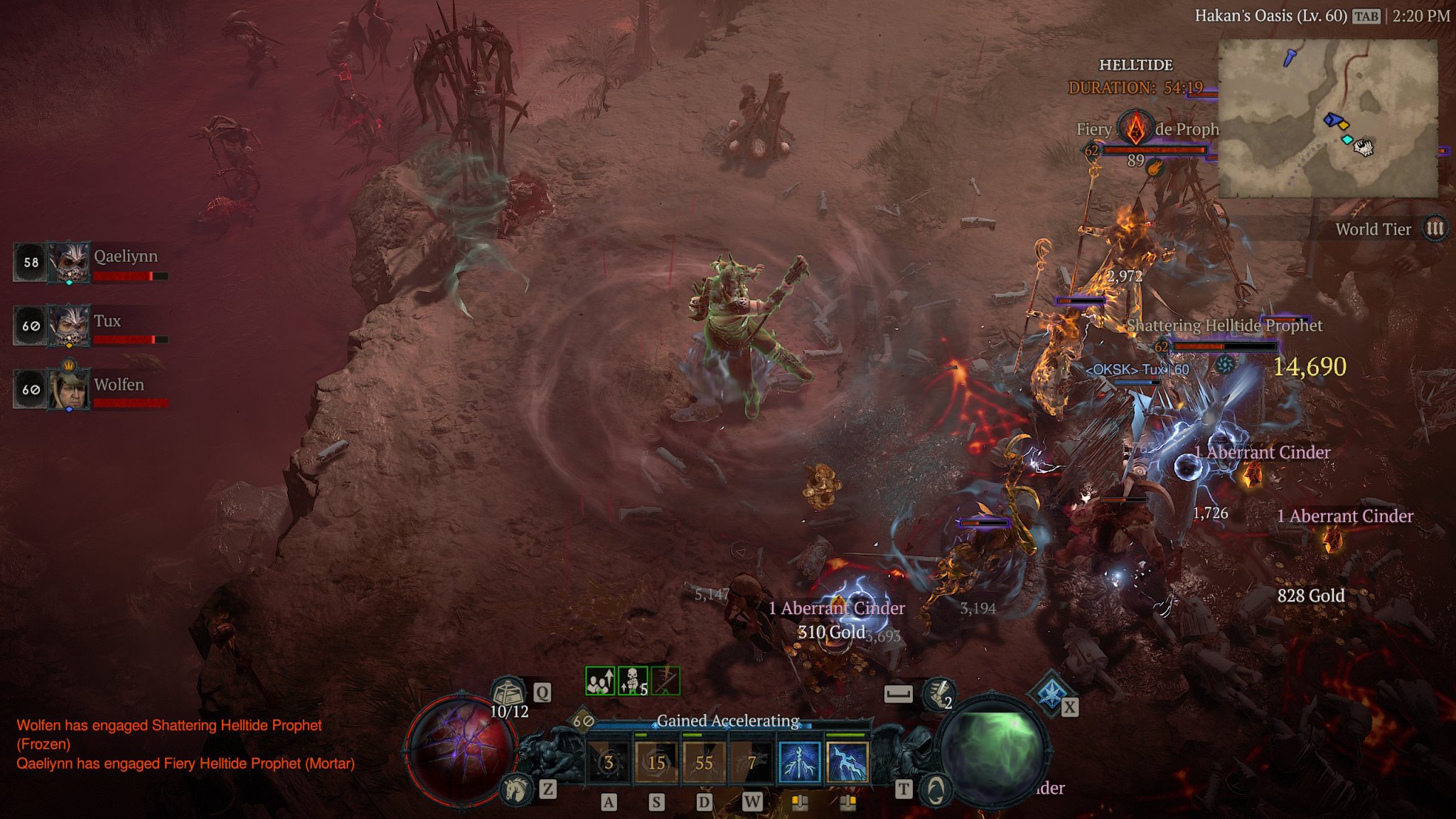The width and height of the screenshot is (1456, 819).
Task: Cast the lightning sword skill on left mouse slot
Action: point(799,762)
